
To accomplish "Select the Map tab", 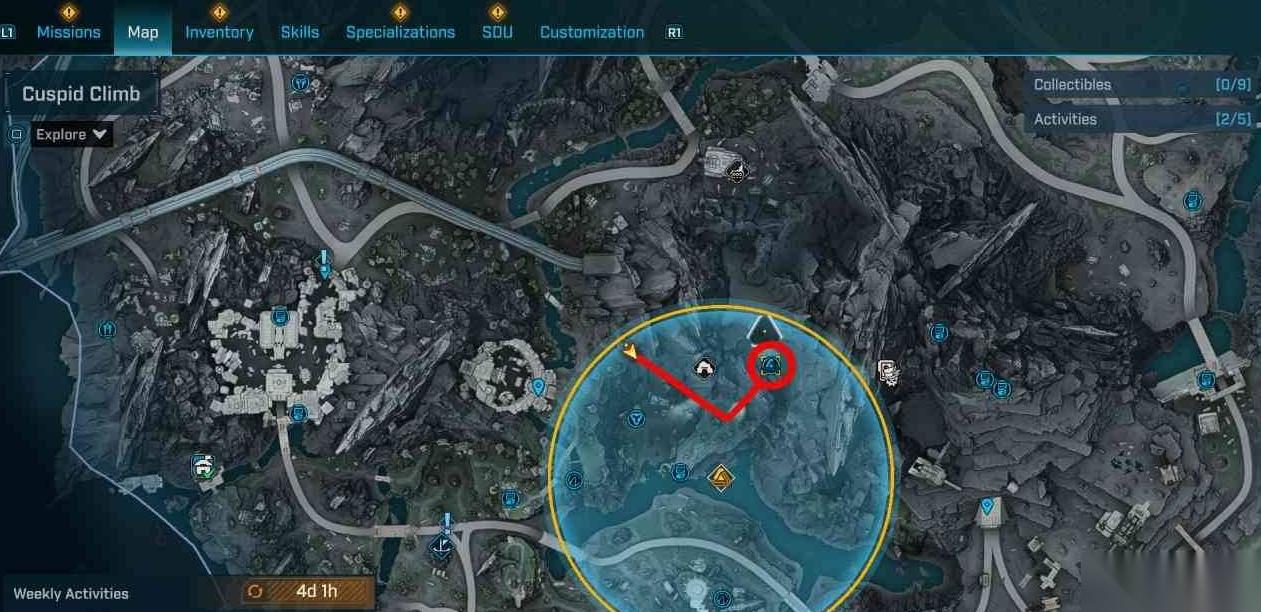I will (143, 32).
